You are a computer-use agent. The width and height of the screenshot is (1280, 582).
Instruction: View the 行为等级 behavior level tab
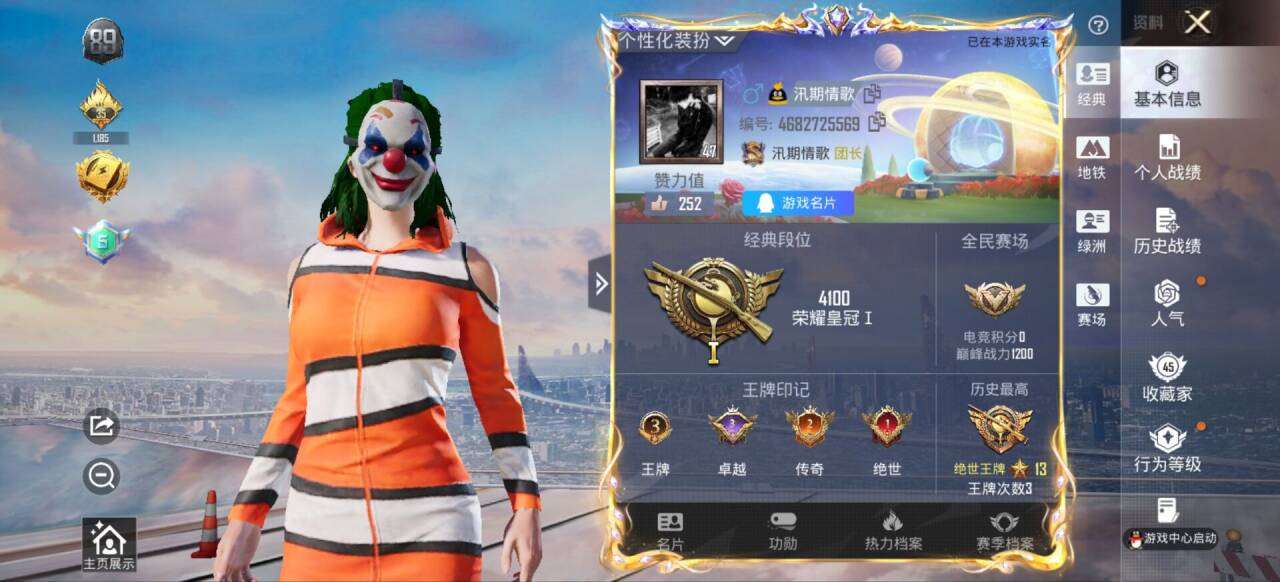coord(1167,449)
